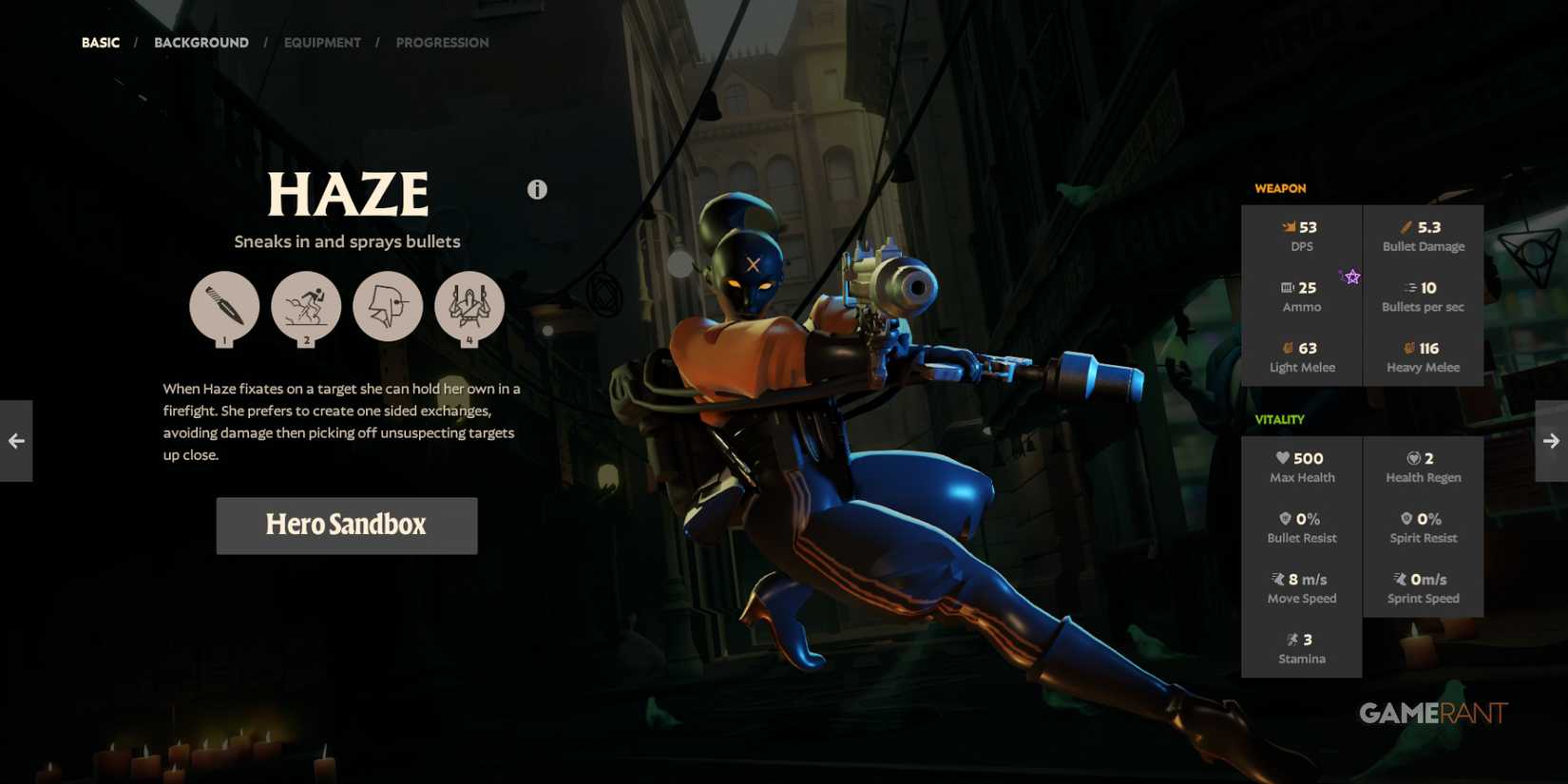Viewport: 1568px width, 784px height.
Task: Go to the previous hero with left arrow
Action: pyautogui.click(x=15, y=440)
